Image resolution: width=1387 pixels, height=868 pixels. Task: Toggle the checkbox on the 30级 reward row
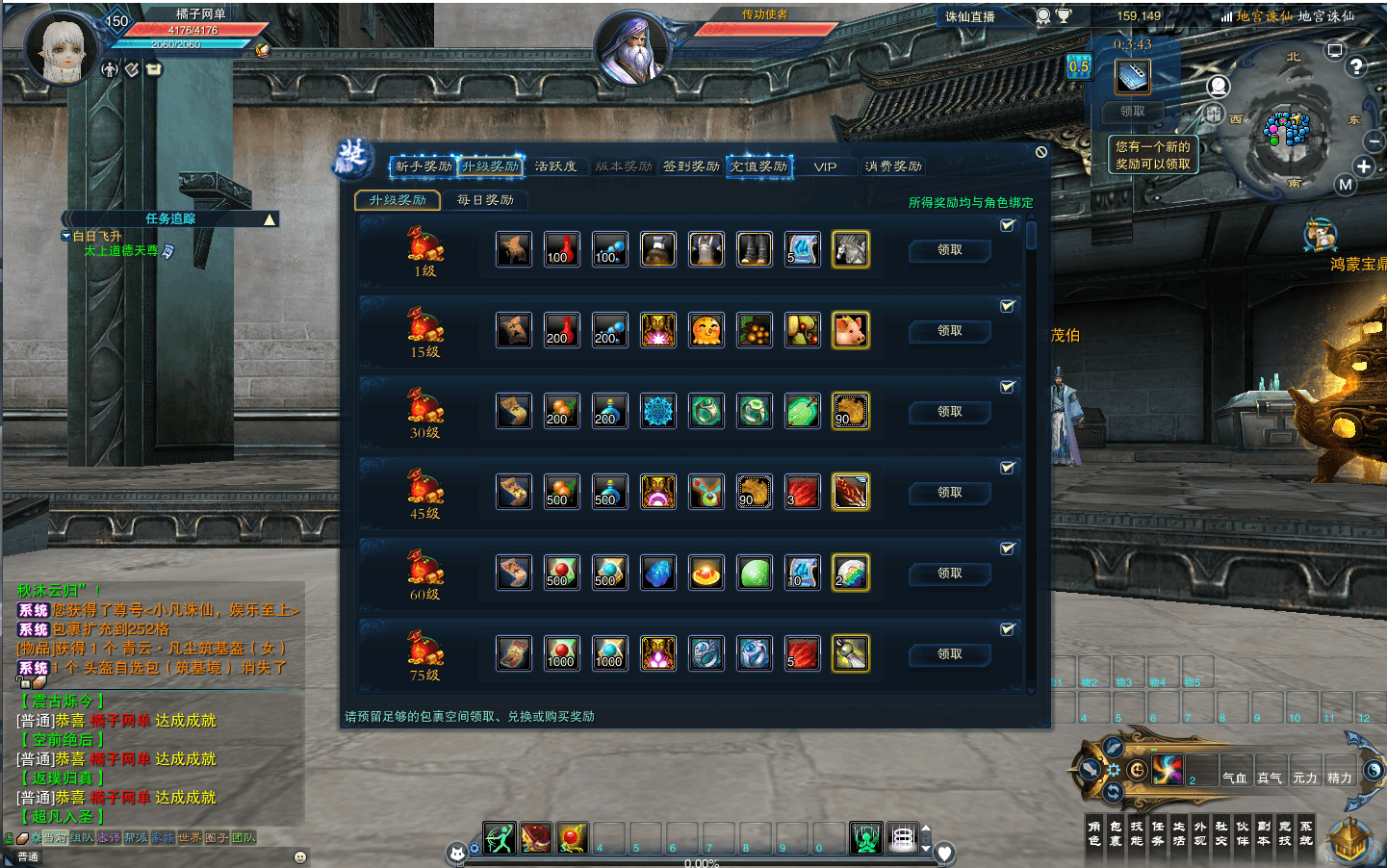(x=1007, y=387)
